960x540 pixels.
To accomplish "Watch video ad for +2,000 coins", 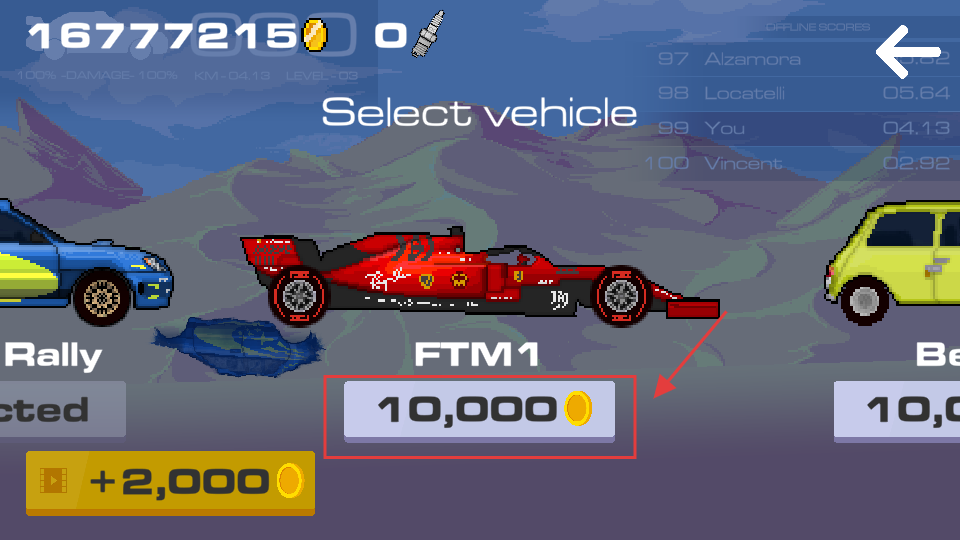I will pos(170,482).
